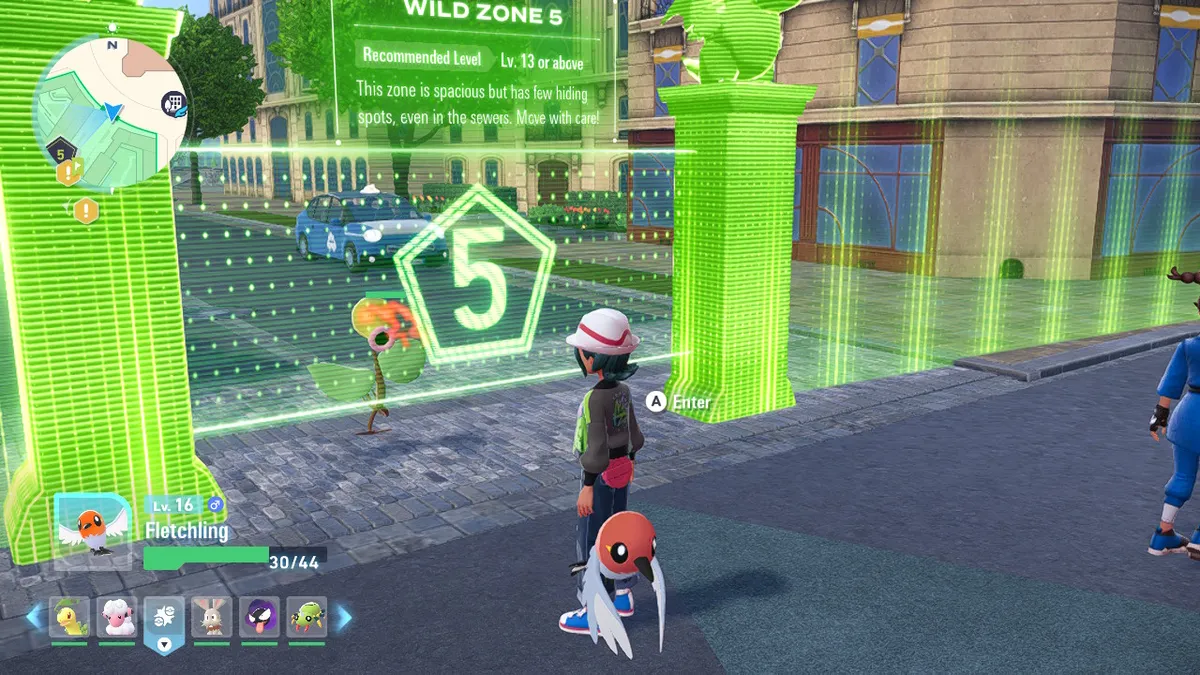The height and width of the screenshot is (675, 1200).
Task: Choose Flaaffy in the party bar
Action: (117, 618)
